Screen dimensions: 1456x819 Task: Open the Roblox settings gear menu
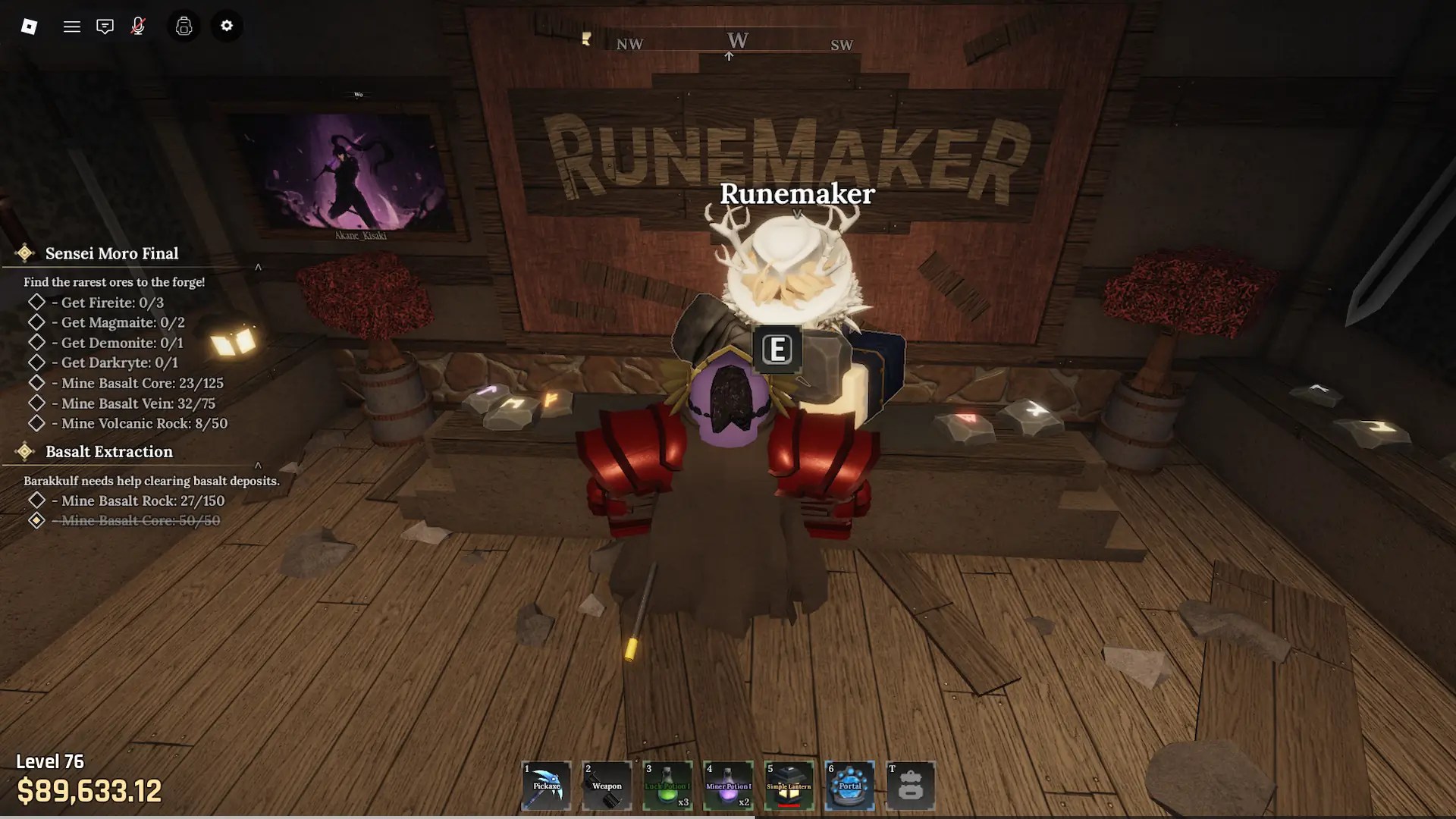[x=227, y=26]
